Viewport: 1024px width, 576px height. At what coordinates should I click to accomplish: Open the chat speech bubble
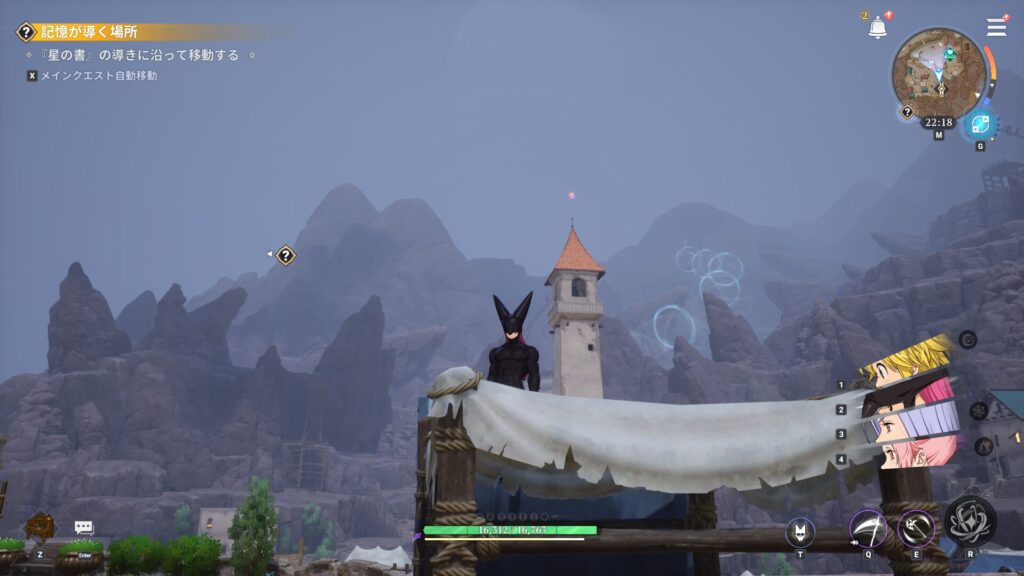click(84, 527)
